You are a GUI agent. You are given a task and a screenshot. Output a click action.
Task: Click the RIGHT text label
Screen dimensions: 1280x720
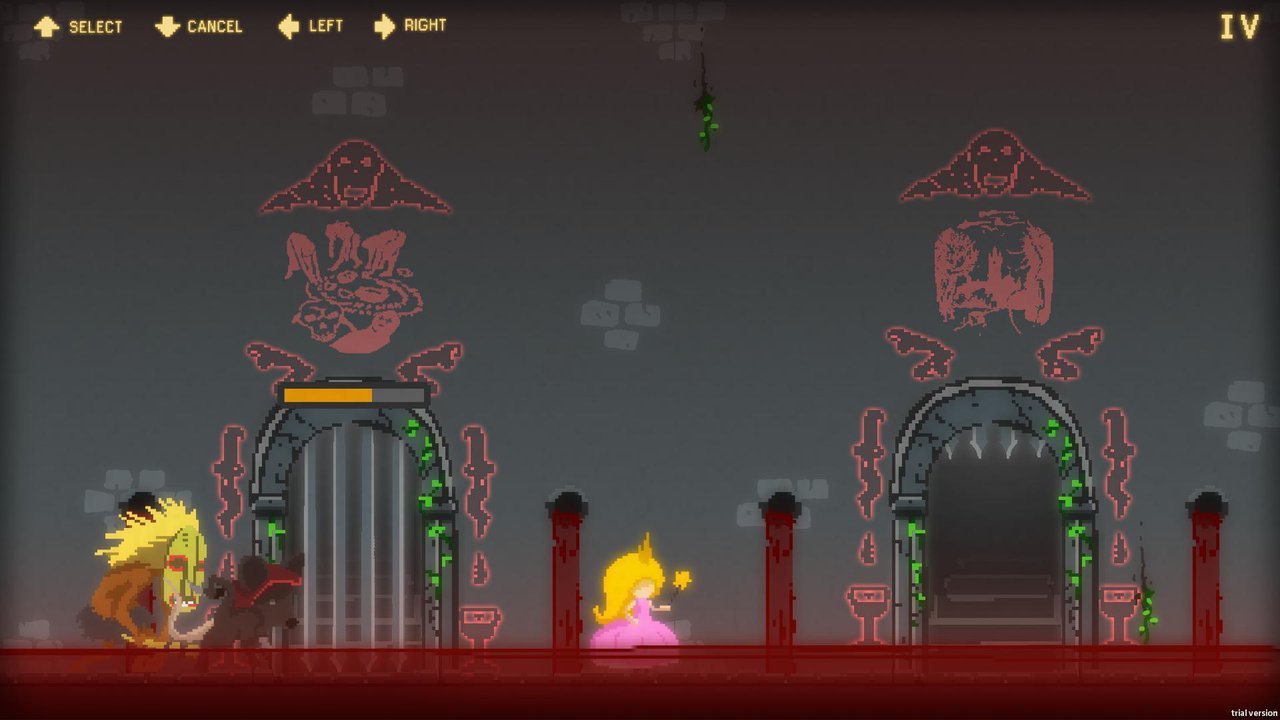tap(424, 26)
